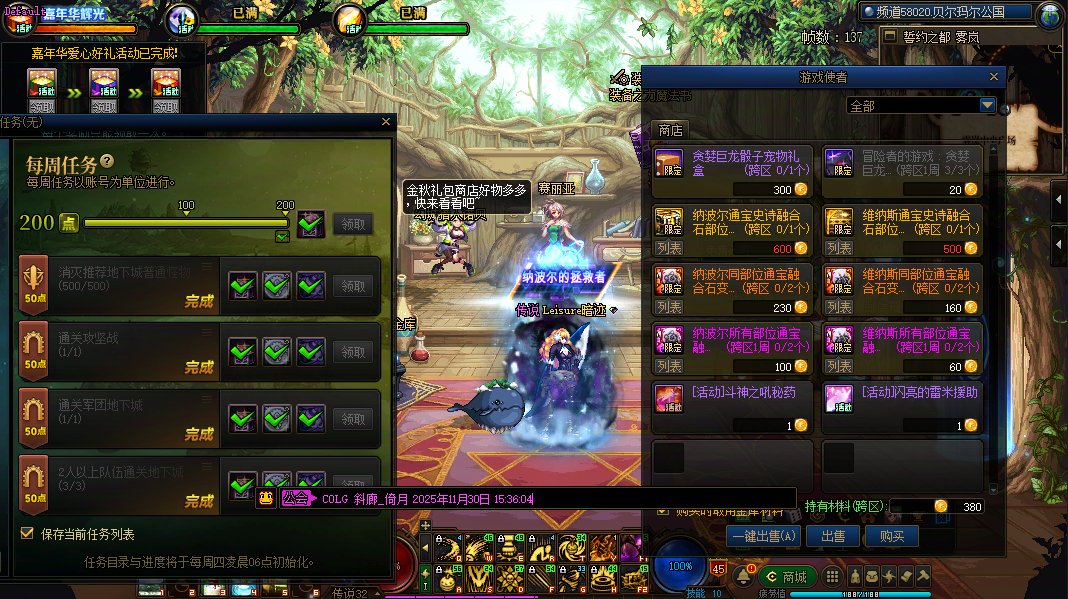The width and height of the screenshot is (1068, 599).
Task: Close the 游戏使者 shop window
Action: 993,77
